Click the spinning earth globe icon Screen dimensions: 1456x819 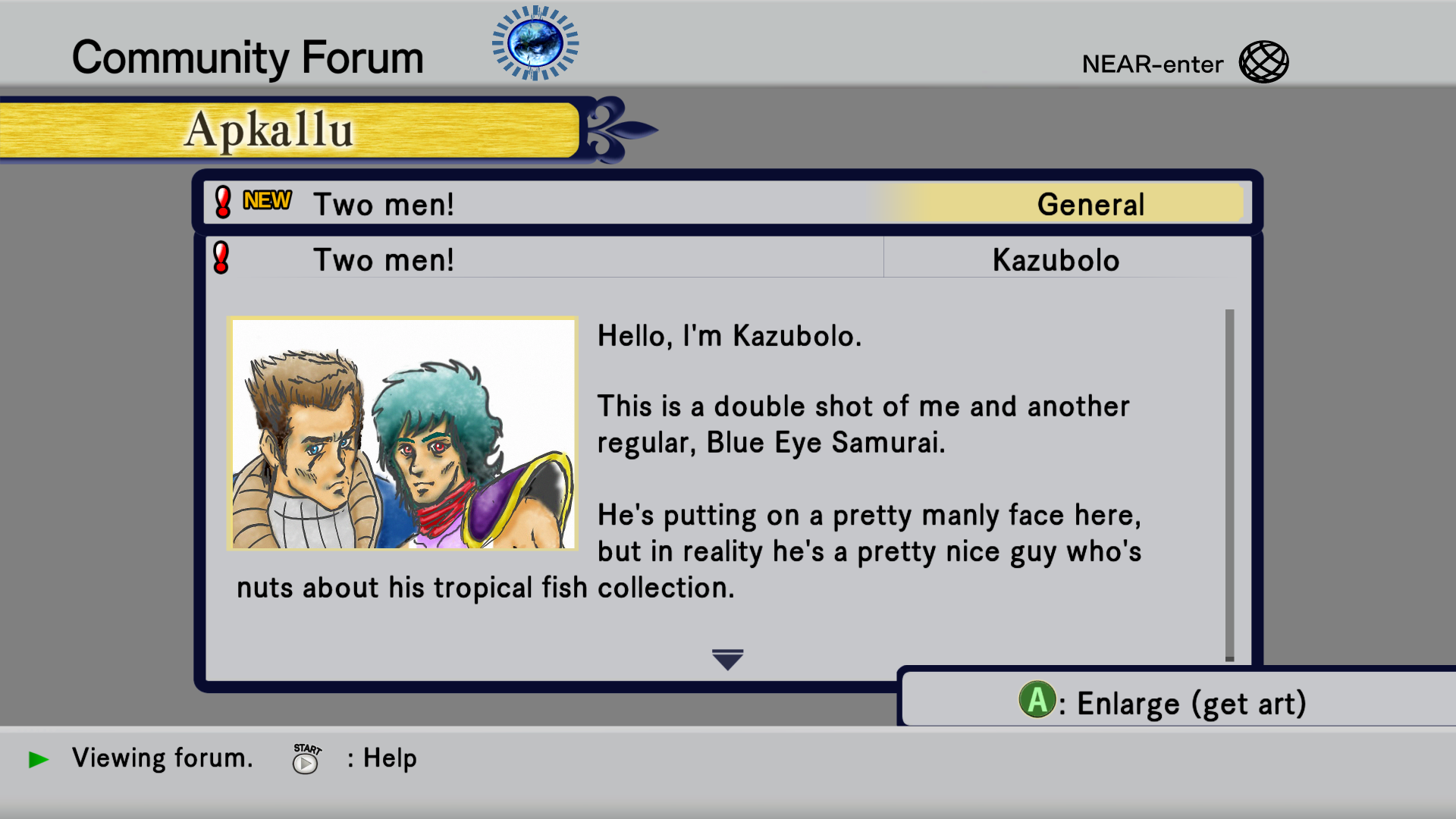(535, 43)
